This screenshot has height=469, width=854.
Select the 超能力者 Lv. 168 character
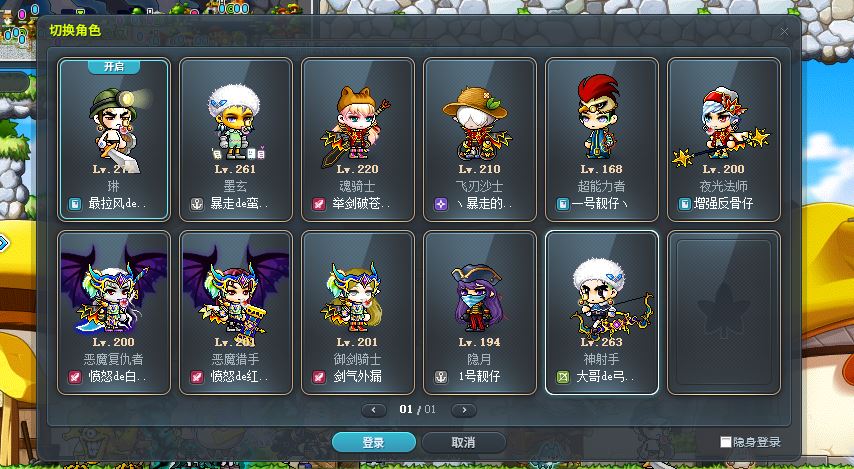[x=602, y=139]
